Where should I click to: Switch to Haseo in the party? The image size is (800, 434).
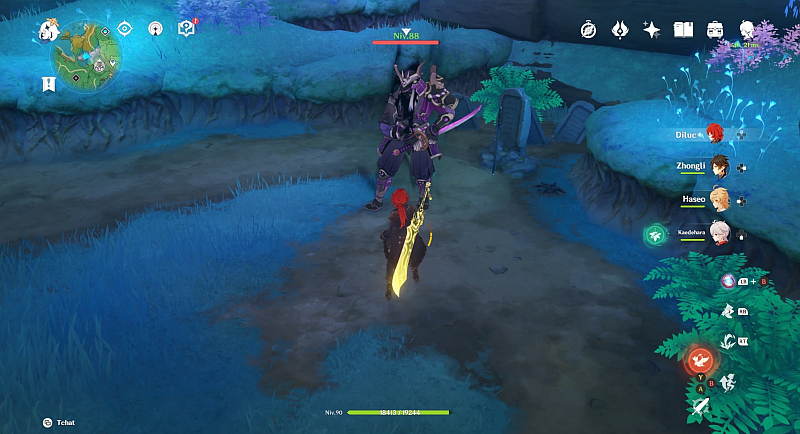[x=717, y=199]
